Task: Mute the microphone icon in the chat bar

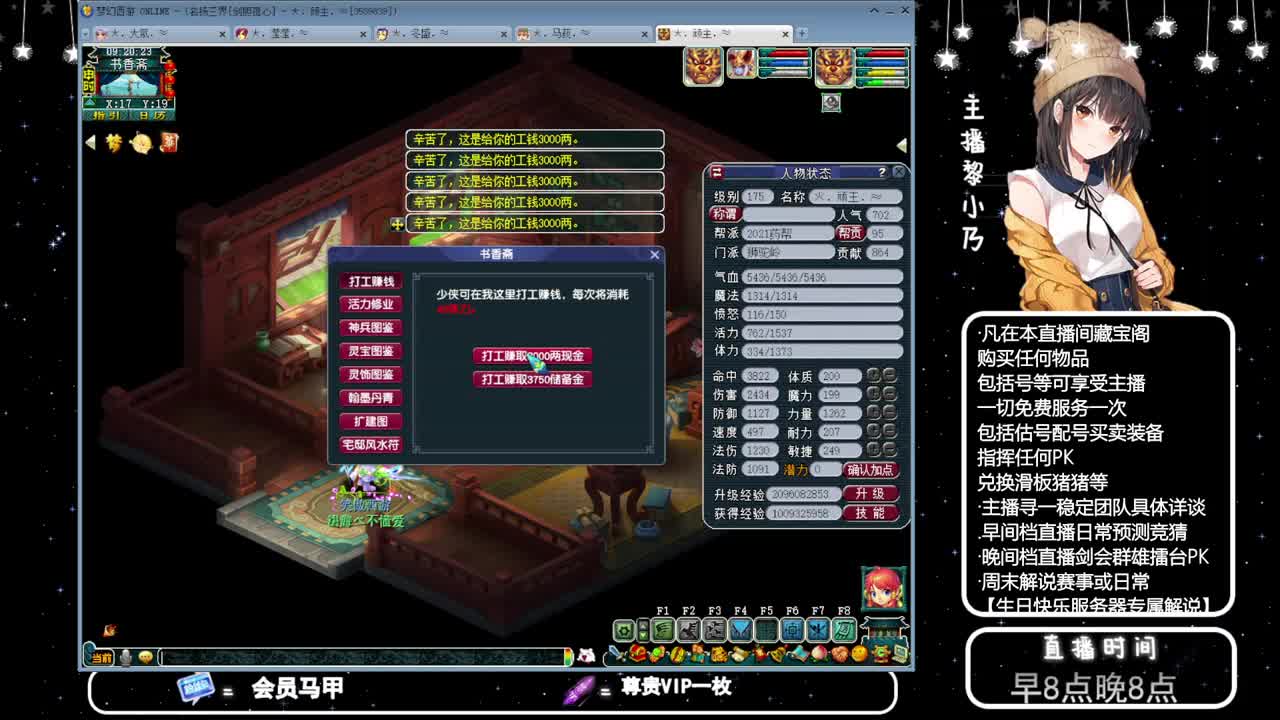Action: (x=123, y=657)
